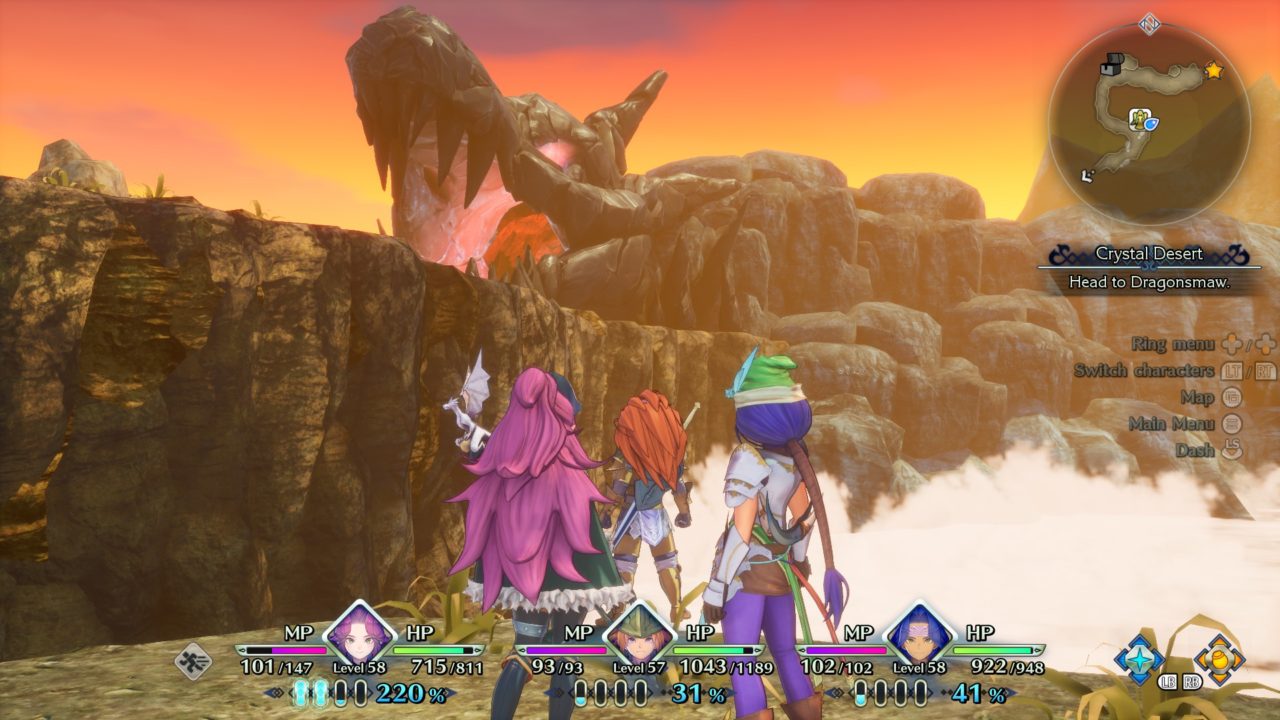Open the Head to Dragonsmaw objective tracker

[x=1149, y=282]
